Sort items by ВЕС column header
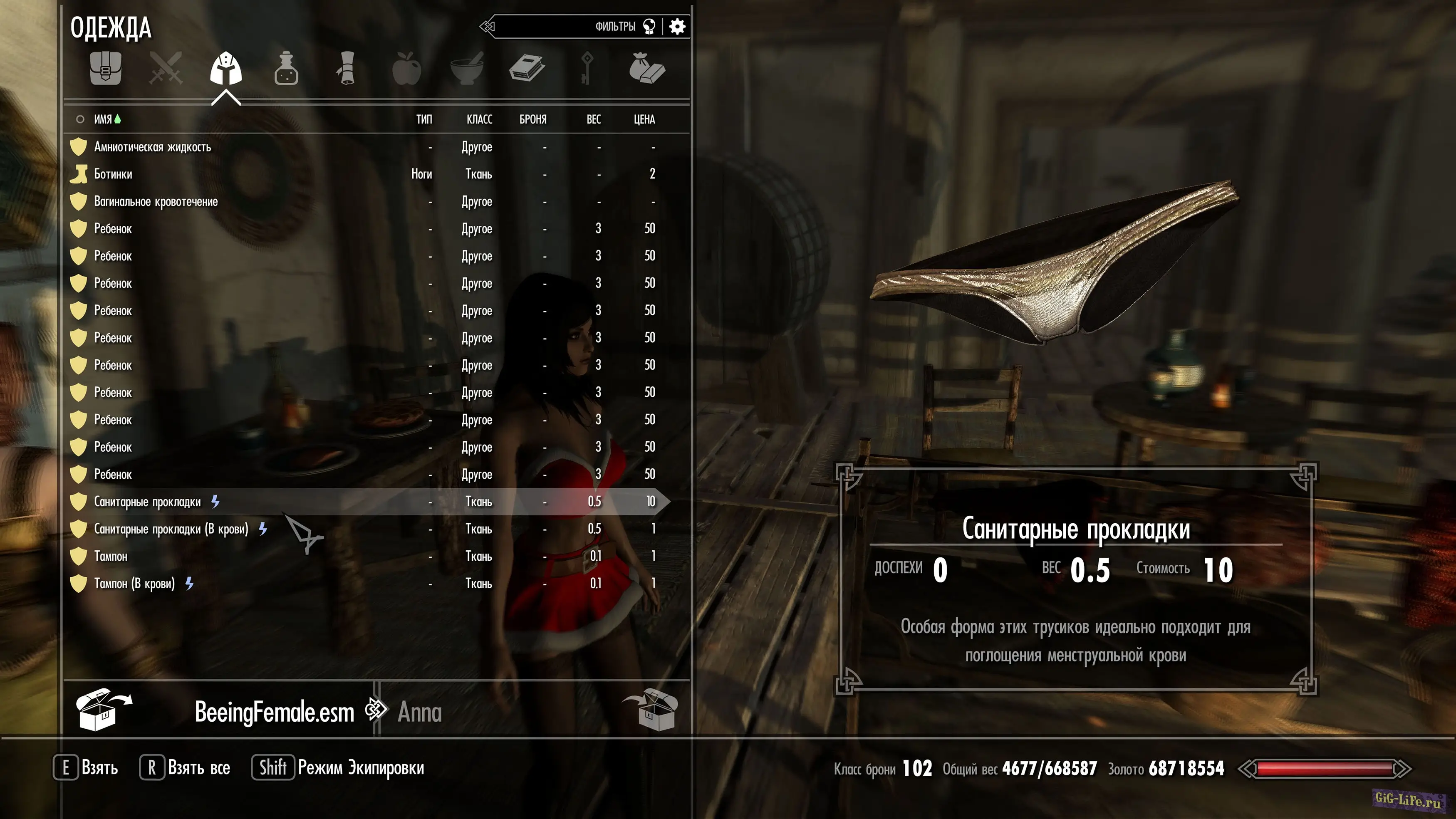Screen dimensions: 1456x819 coord(594,119)
